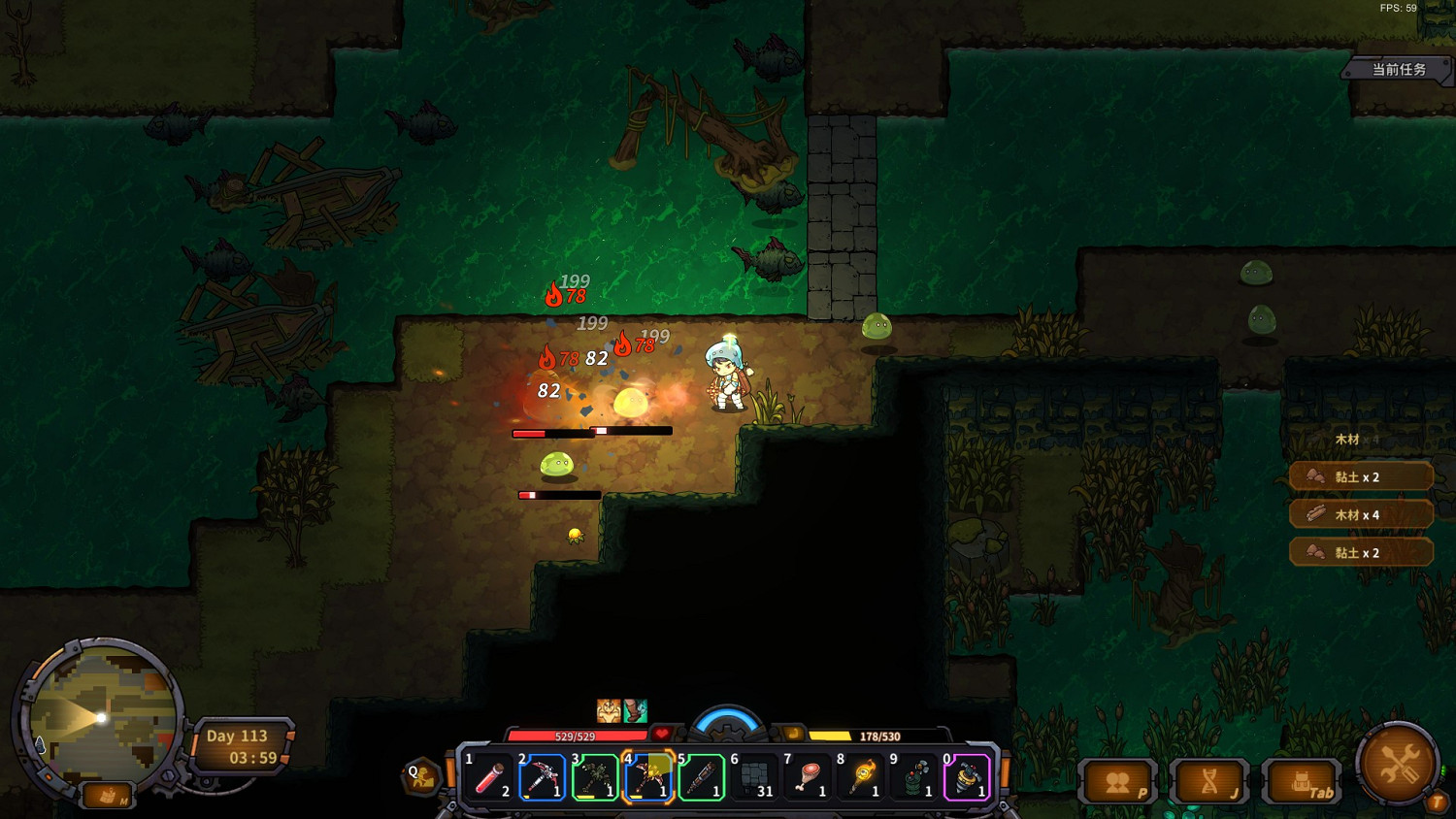Image resolution: width=1456 pixels, height=819 pixels.
Task: Select the raw meat leg in slot 7
Action: pos(808,778)
